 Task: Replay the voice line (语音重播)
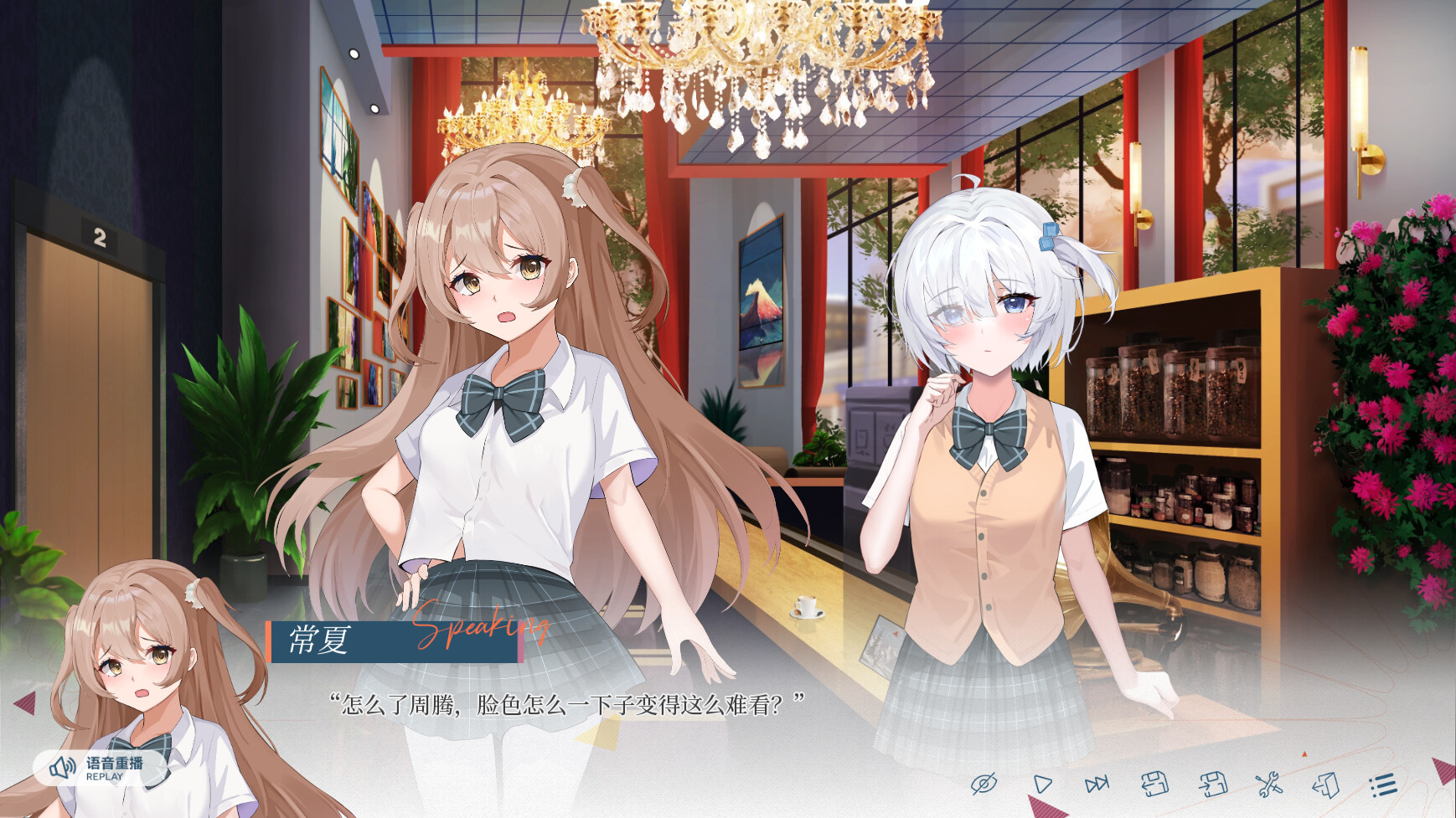[97, 768]
